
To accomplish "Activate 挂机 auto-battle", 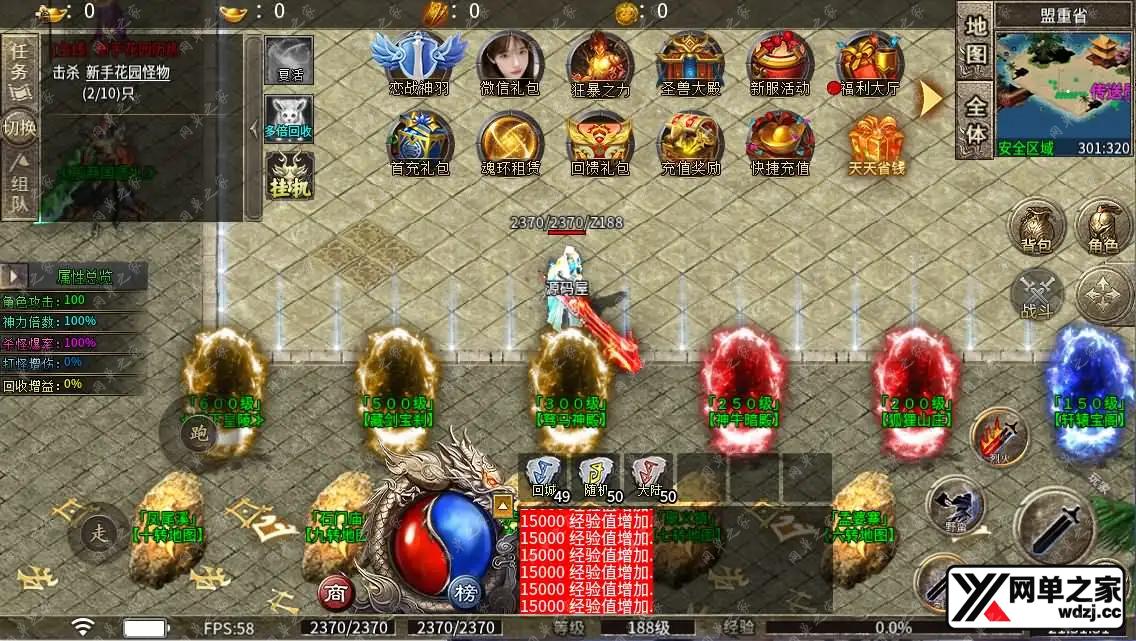I will tap(289, 176).
